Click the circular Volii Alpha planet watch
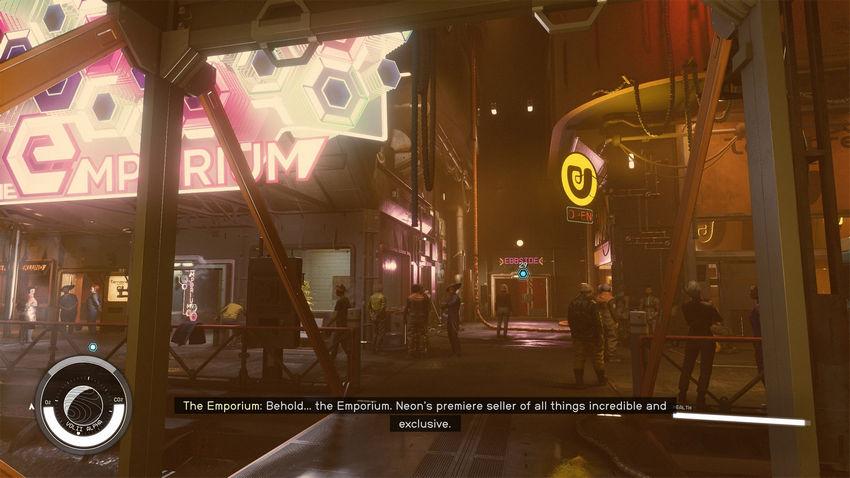 [x=82, y=405]
